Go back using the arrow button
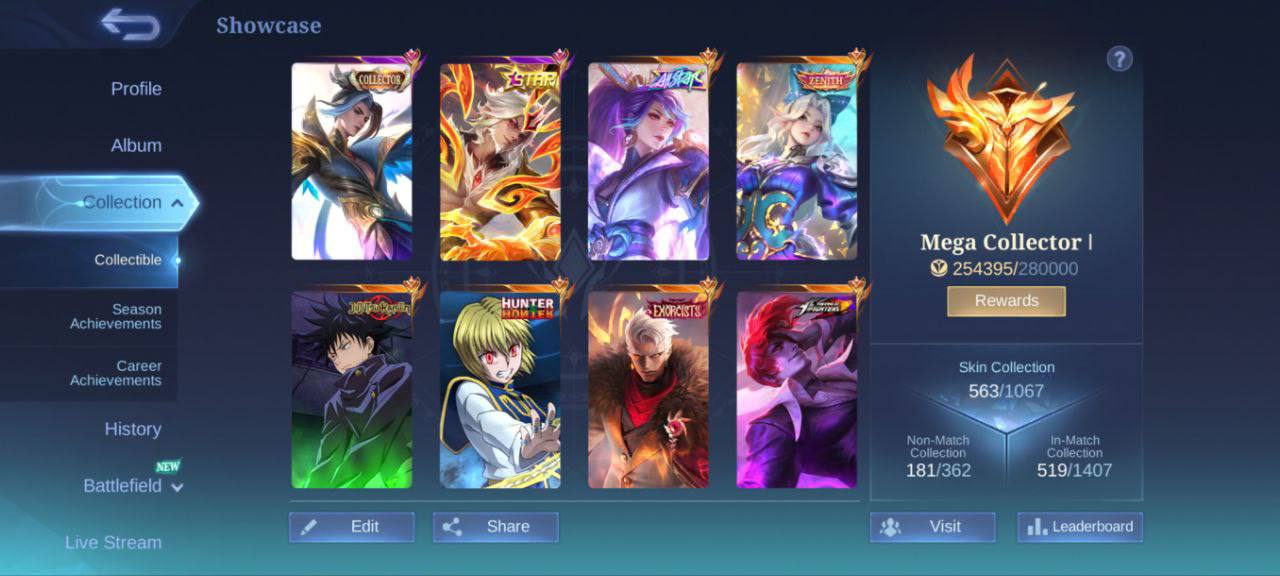This screenshot has width=1280, height=576. (131, 24)
